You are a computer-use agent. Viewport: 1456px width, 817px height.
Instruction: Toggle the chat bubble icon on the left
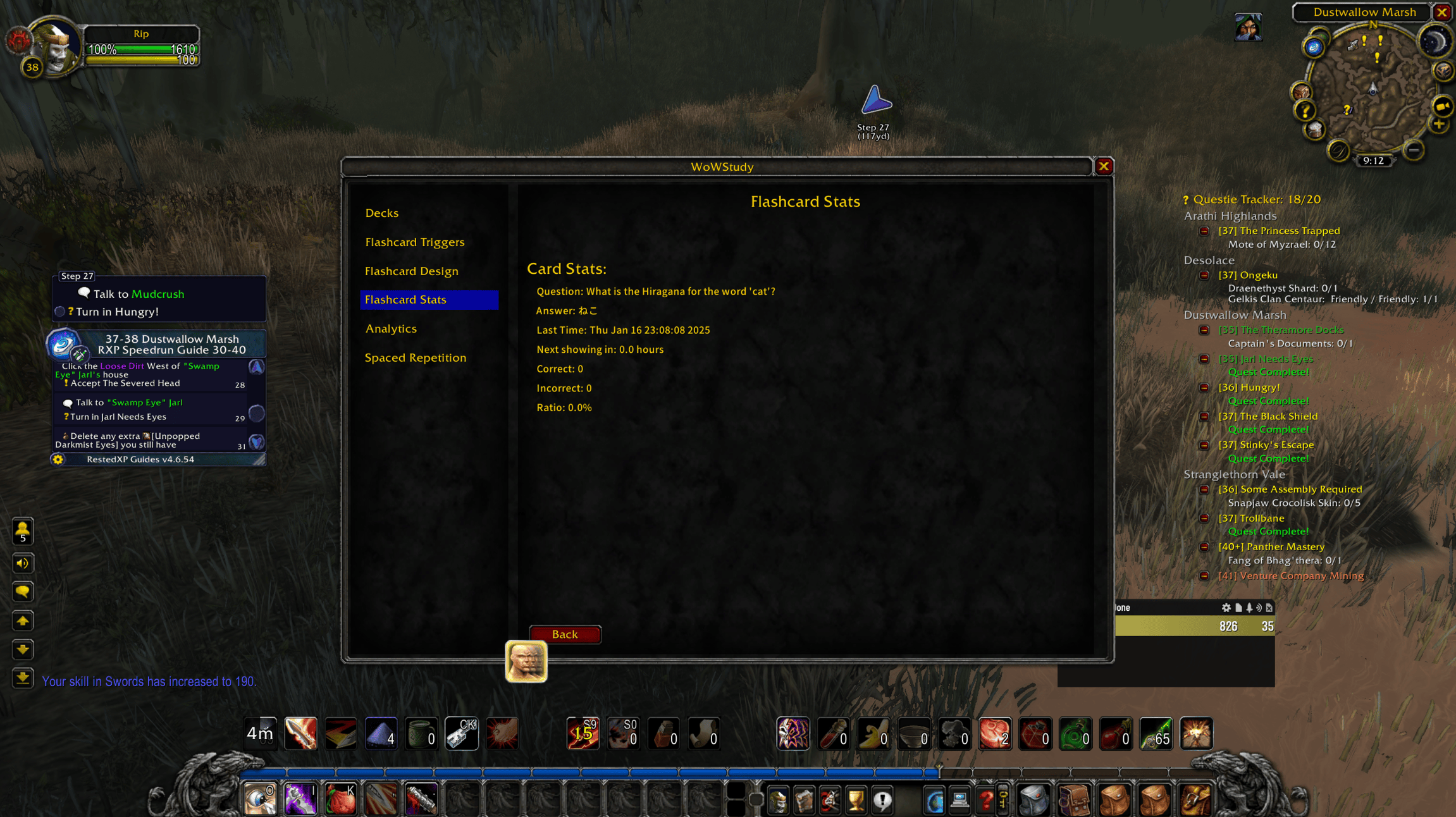coord(23,592)
